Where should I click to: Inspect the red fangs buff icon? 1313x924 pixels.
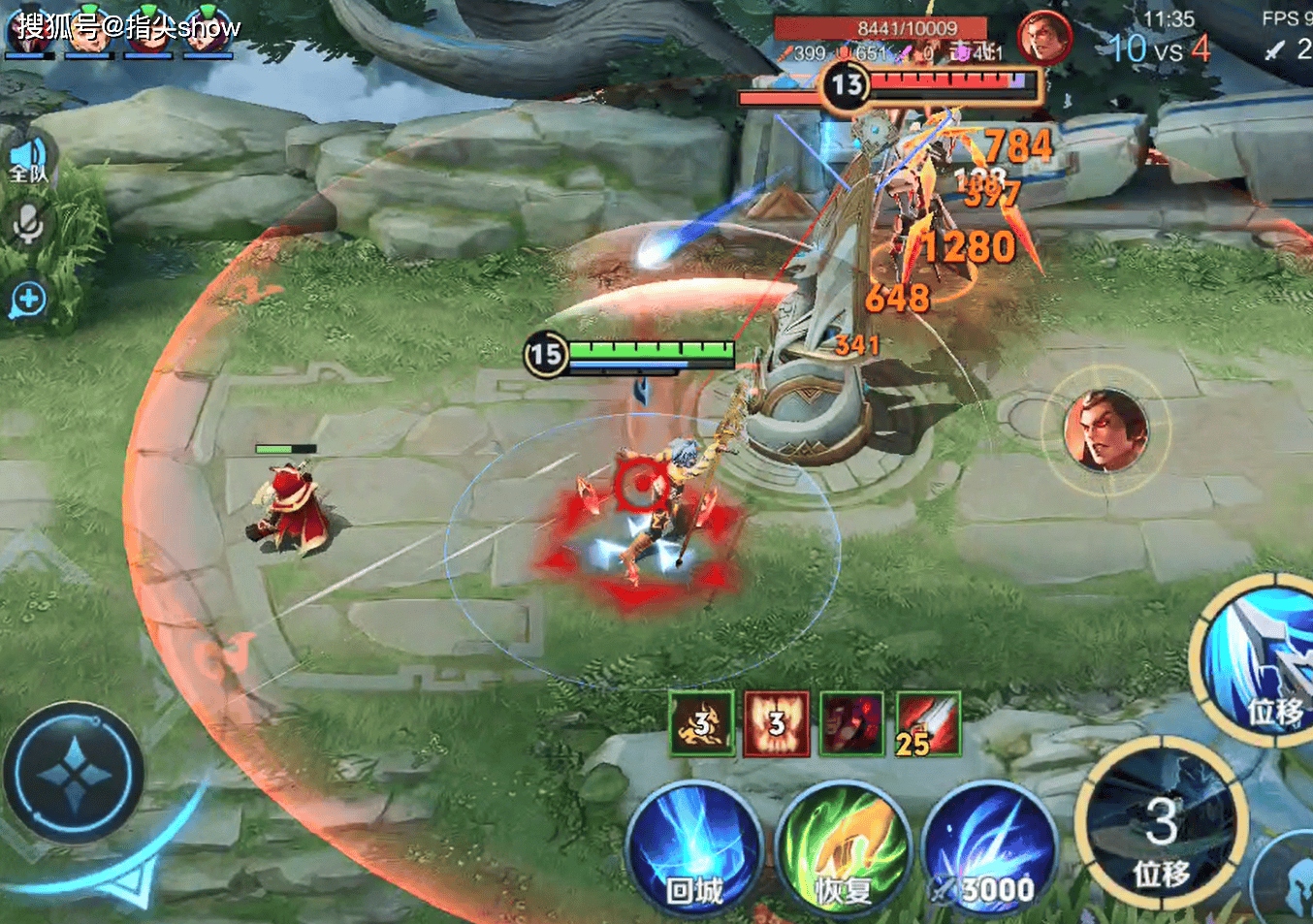777,723
